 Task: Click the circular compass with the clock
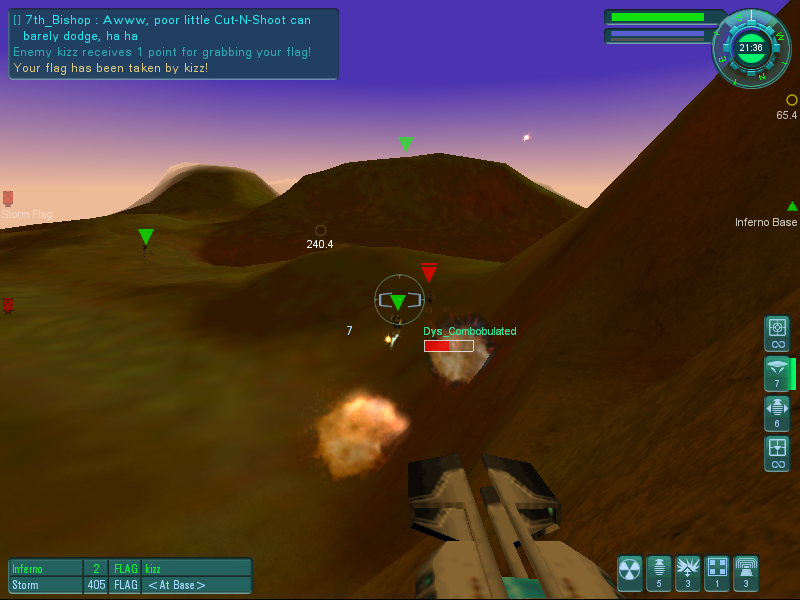click(751, 47)
